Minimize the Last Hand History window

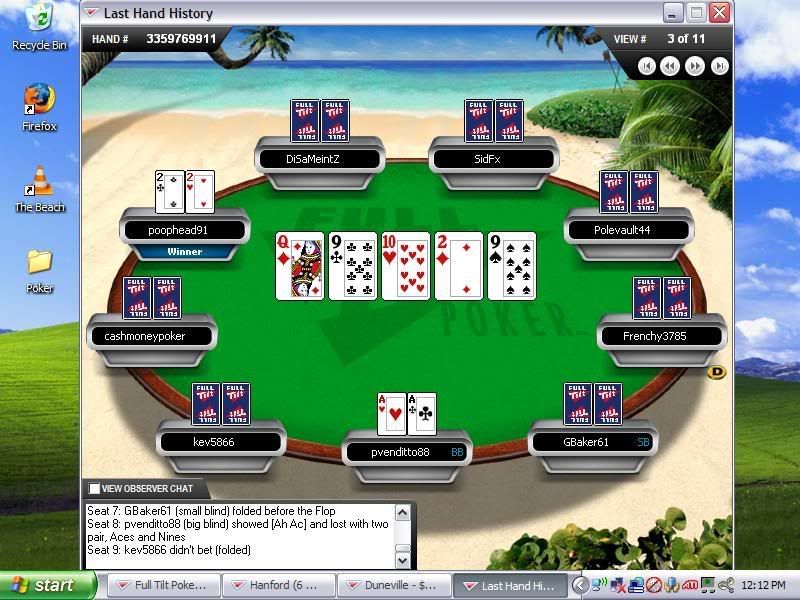pos(673,12)
